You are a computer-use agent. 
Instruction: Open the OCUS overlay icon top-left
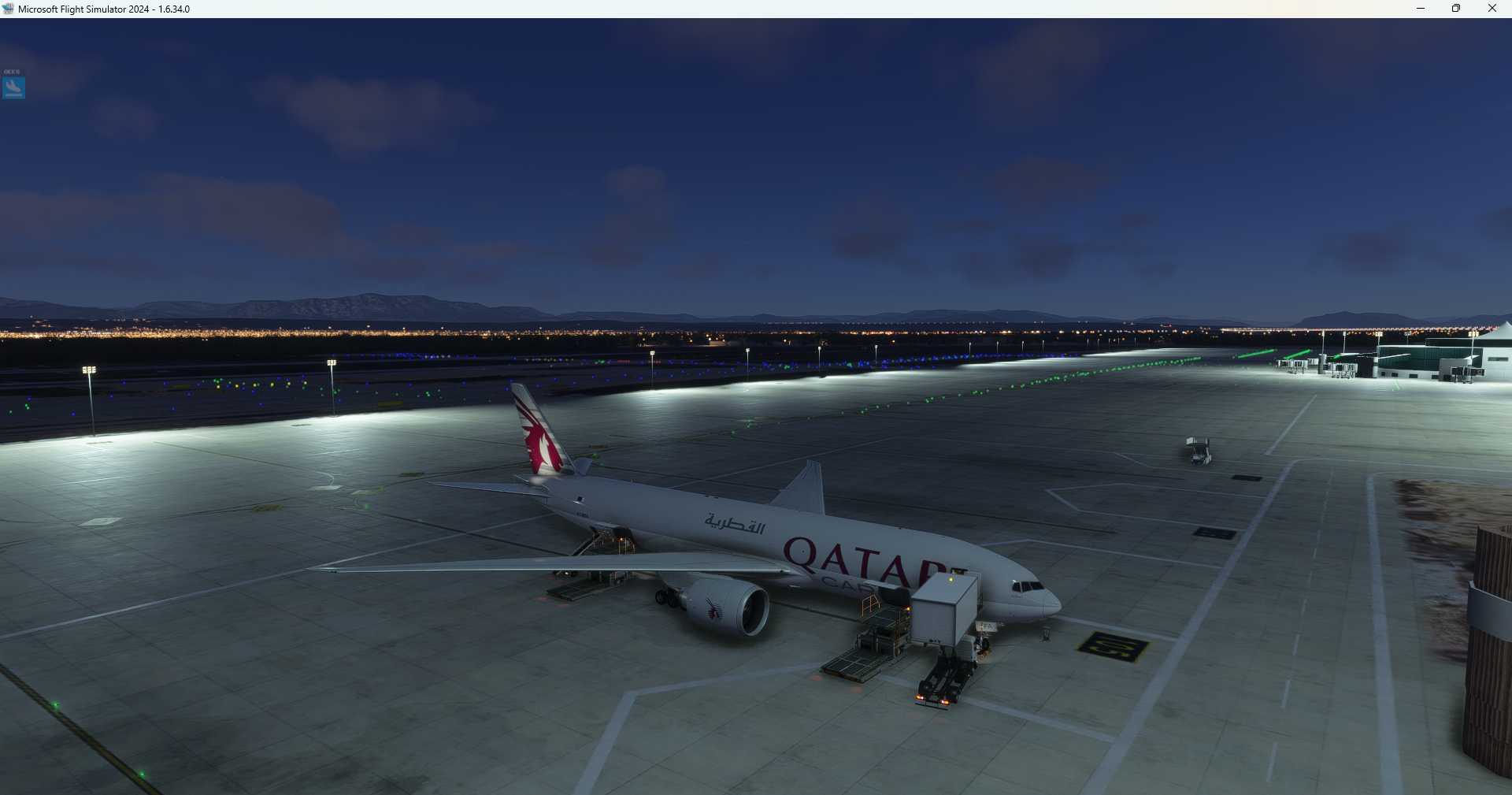click(13, 87)
